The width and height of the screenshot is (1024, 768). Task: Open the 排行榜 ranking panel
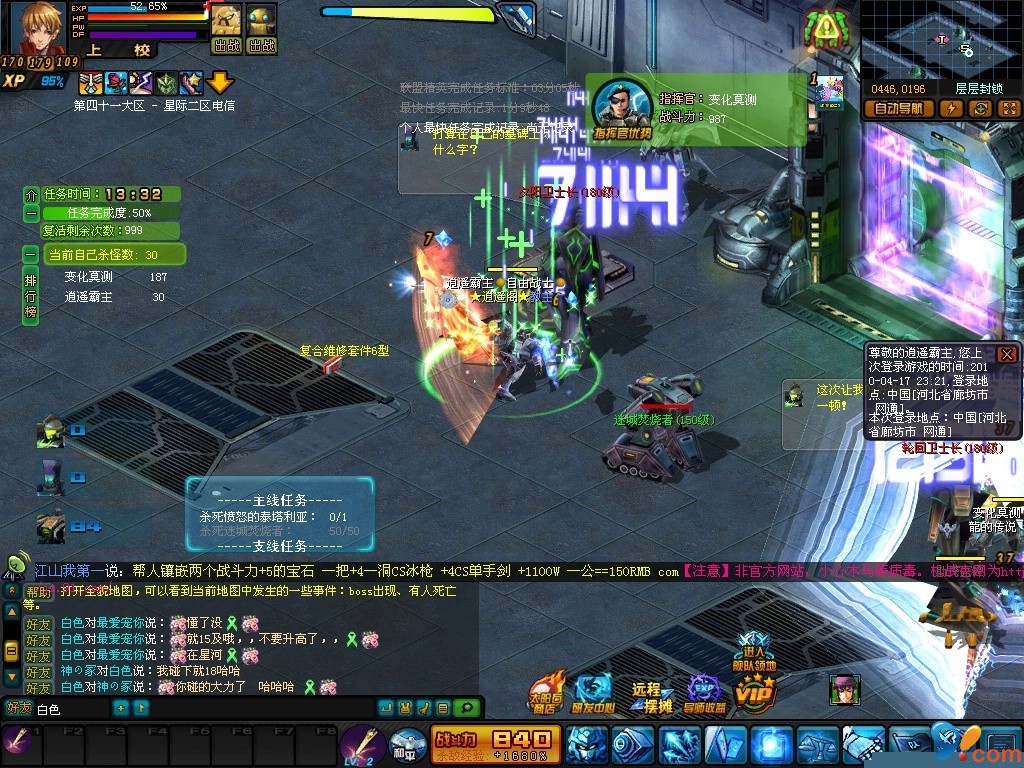pyautogui.click(x=30, y=295)
